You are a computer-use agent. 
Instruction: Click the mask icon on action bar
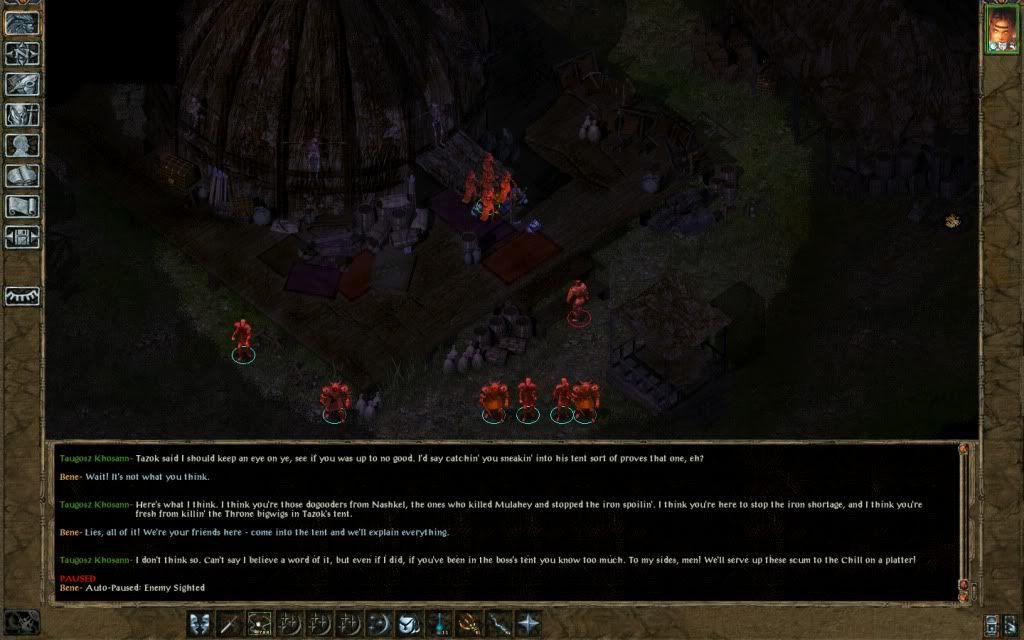point(199,622)
